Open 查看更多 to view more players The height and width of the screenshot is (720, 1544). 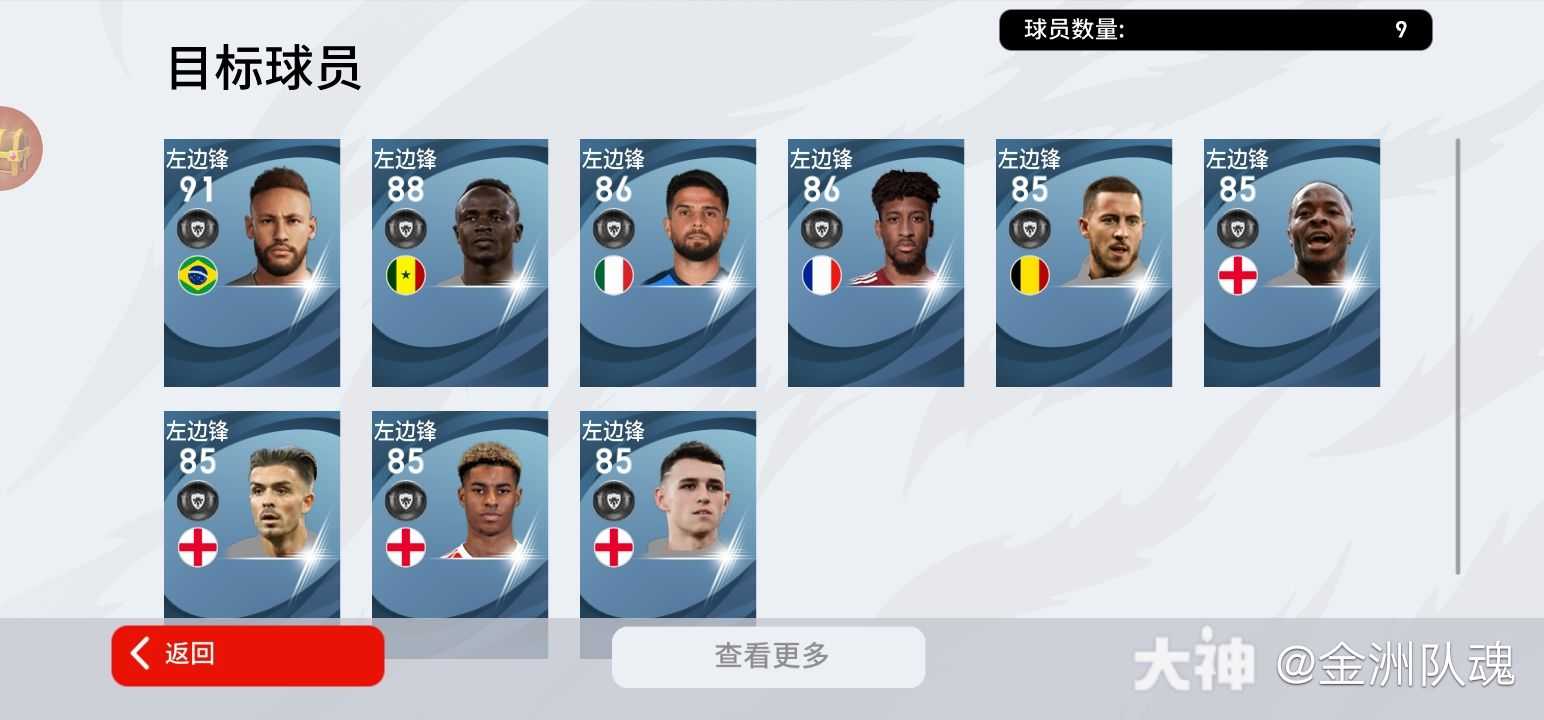768,656
